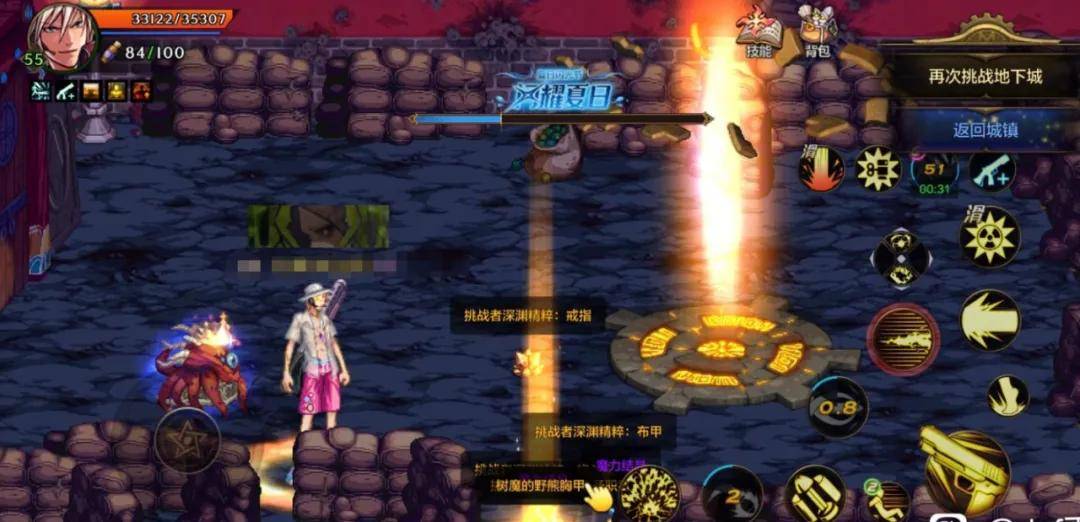
Task: Use the bullets reload skill
Action: click(814, 494)
